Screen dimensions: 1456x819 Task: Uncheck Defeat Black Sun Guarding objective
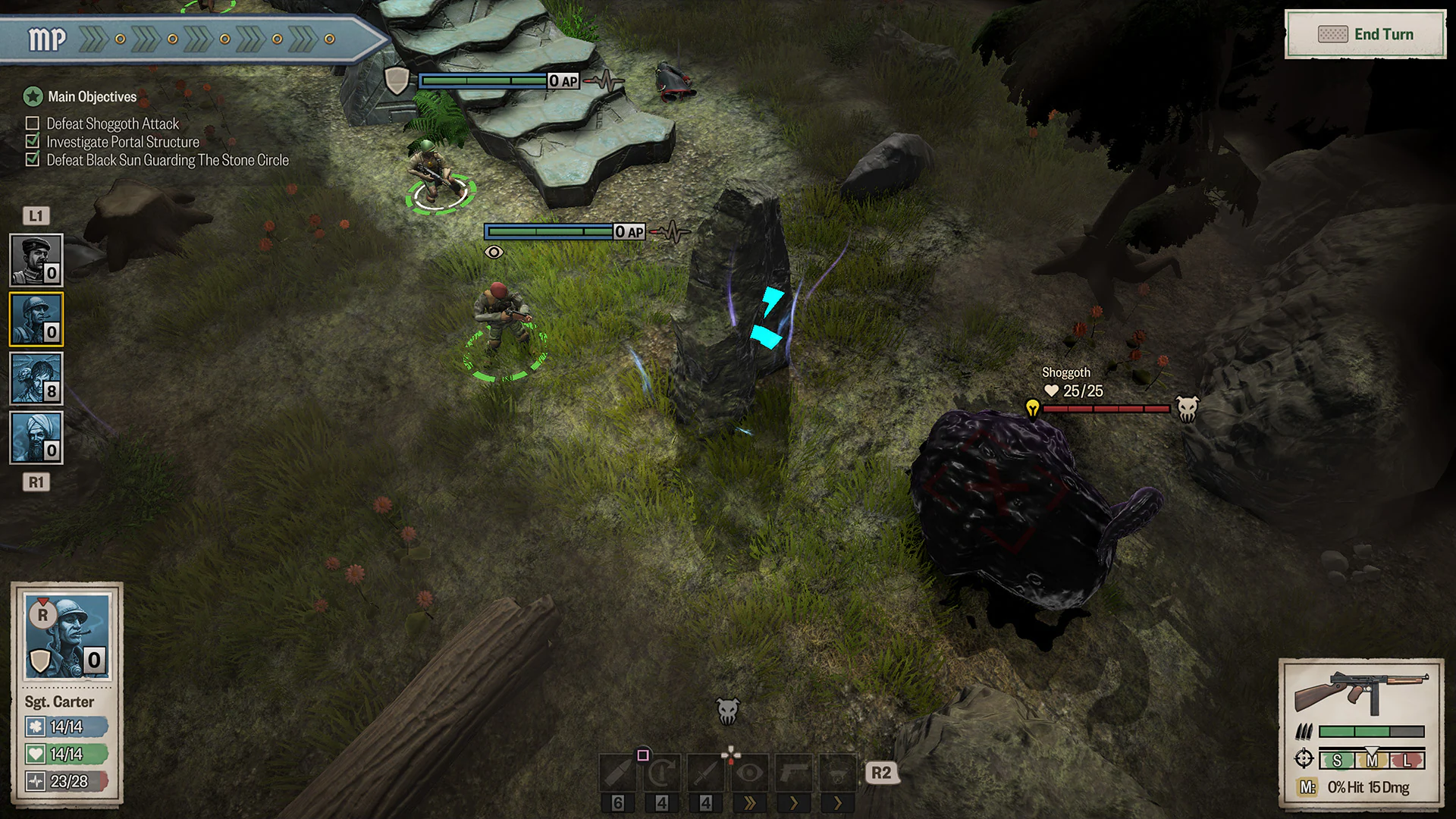point(32,159)
